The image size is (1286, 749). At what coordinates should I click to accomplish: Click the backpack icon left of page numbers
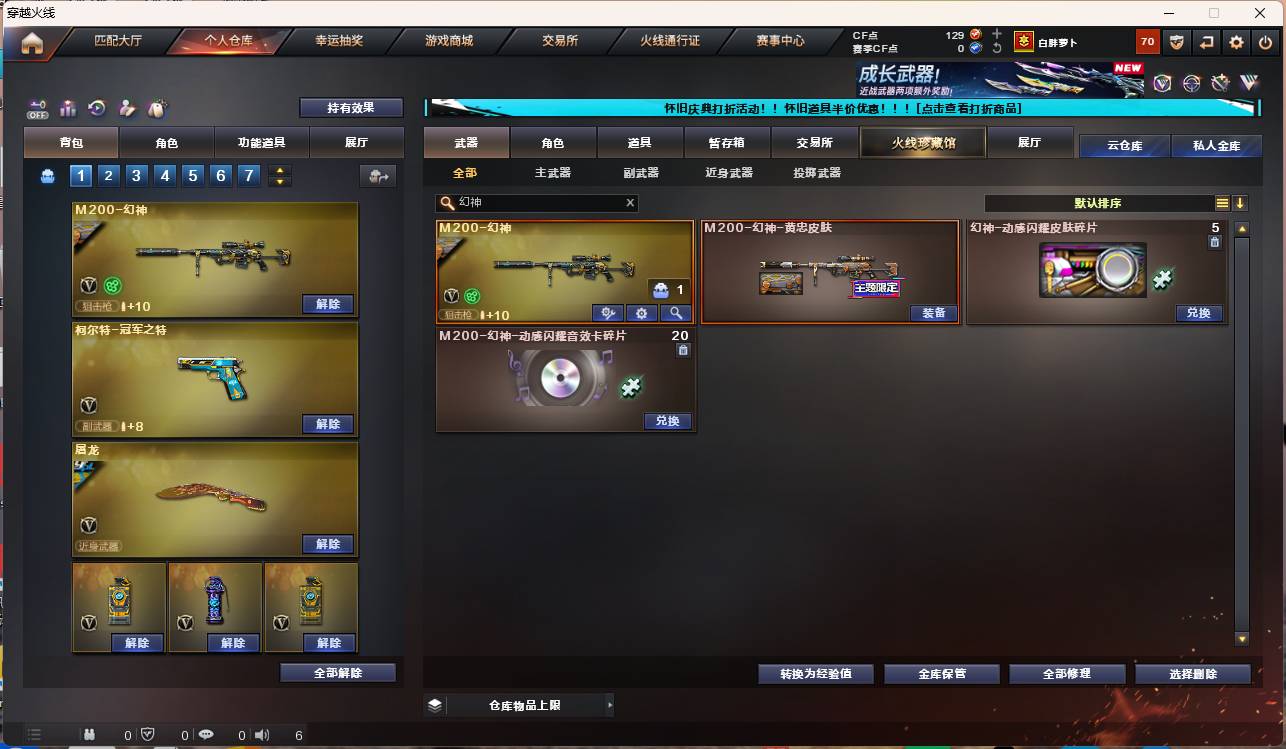tap(47, 175)
